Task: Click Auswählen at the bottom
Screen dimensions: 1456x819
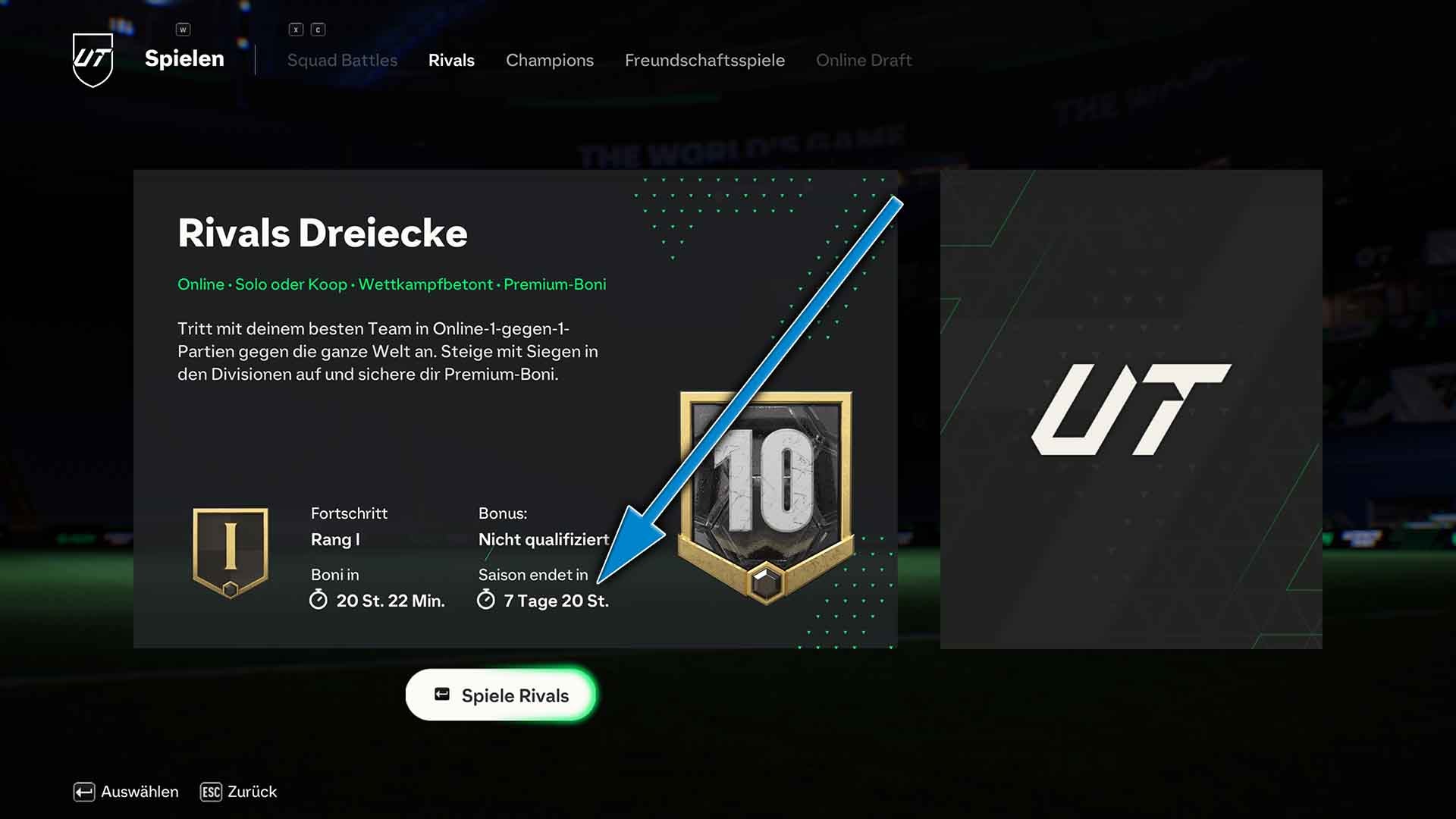Action: click(x=125, y=792)
